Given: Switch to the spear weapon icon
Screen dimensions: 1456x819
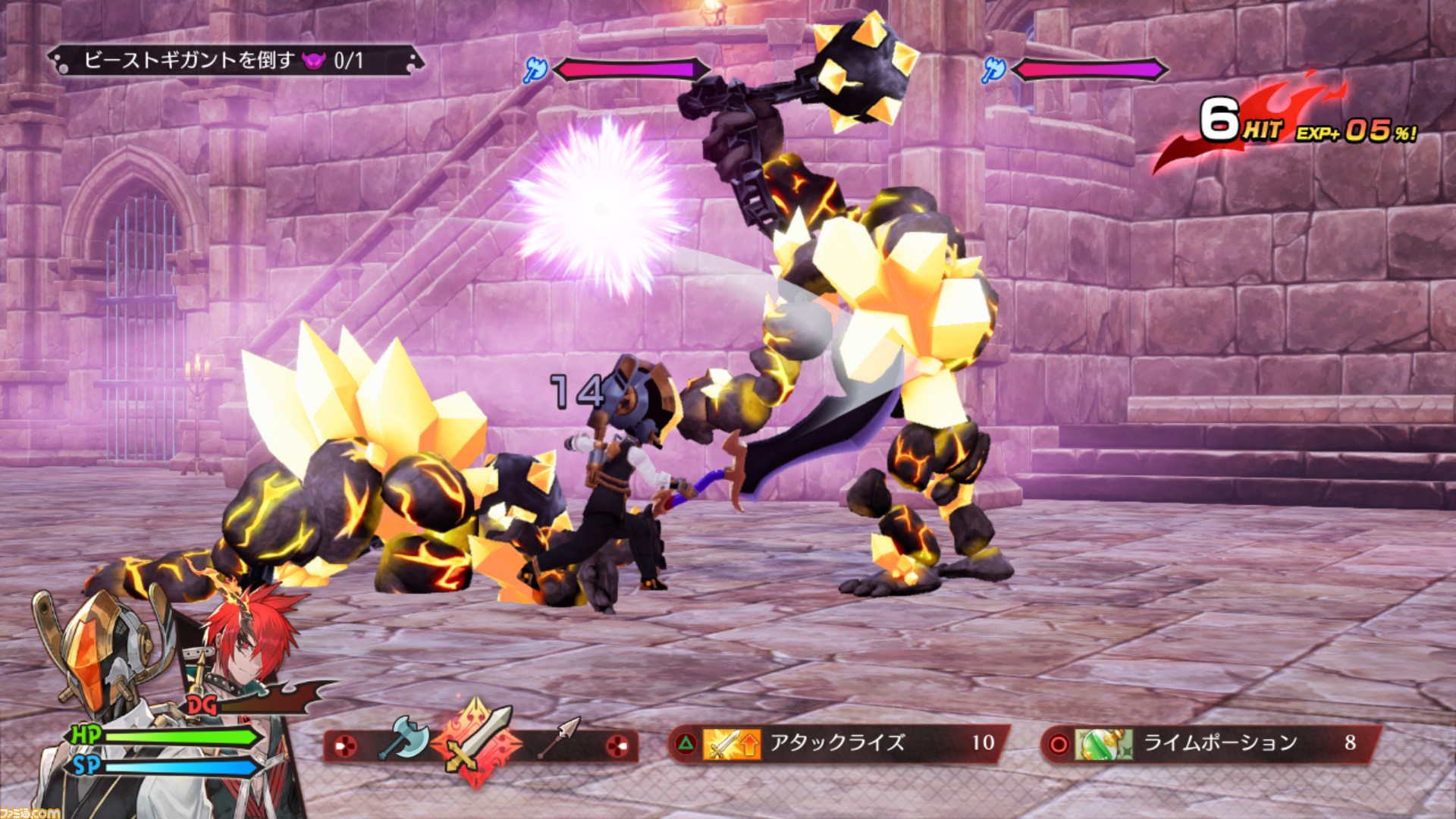Looking at the screenshot, I should [558, 738].
